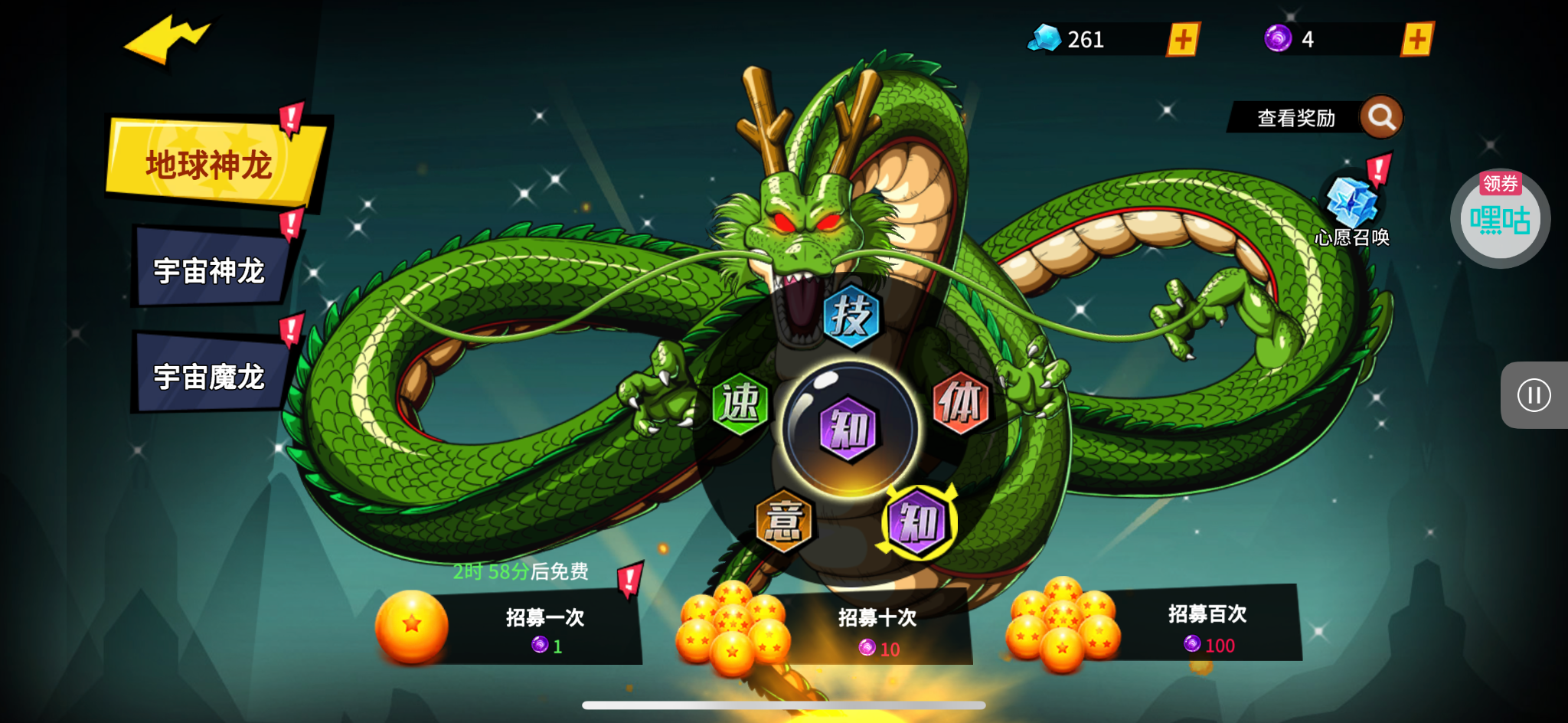
Task: Switch to the 宇宙神龙 tab
Action: point(210,270)
